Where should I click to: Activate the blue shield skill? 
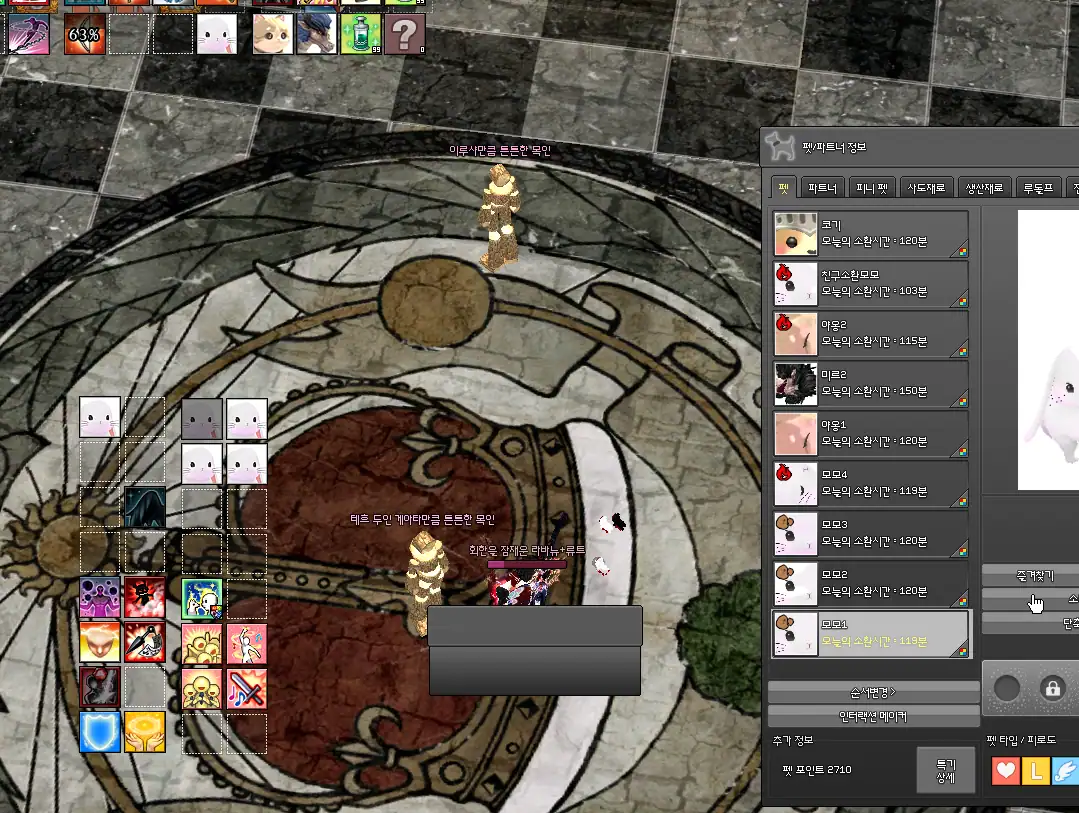point(100,732)
